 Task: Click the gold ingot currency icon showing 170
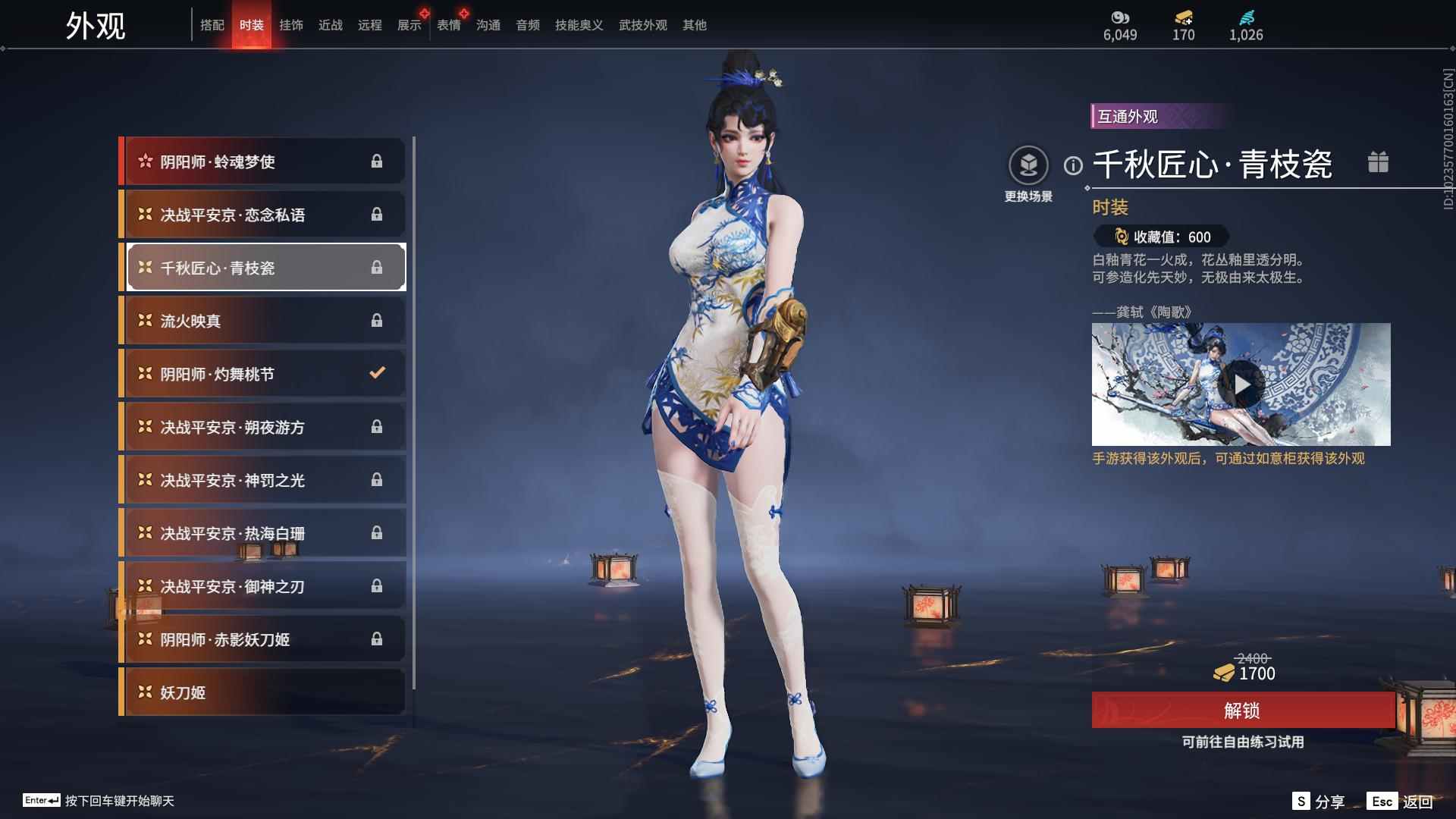[x=1182, y=18]
